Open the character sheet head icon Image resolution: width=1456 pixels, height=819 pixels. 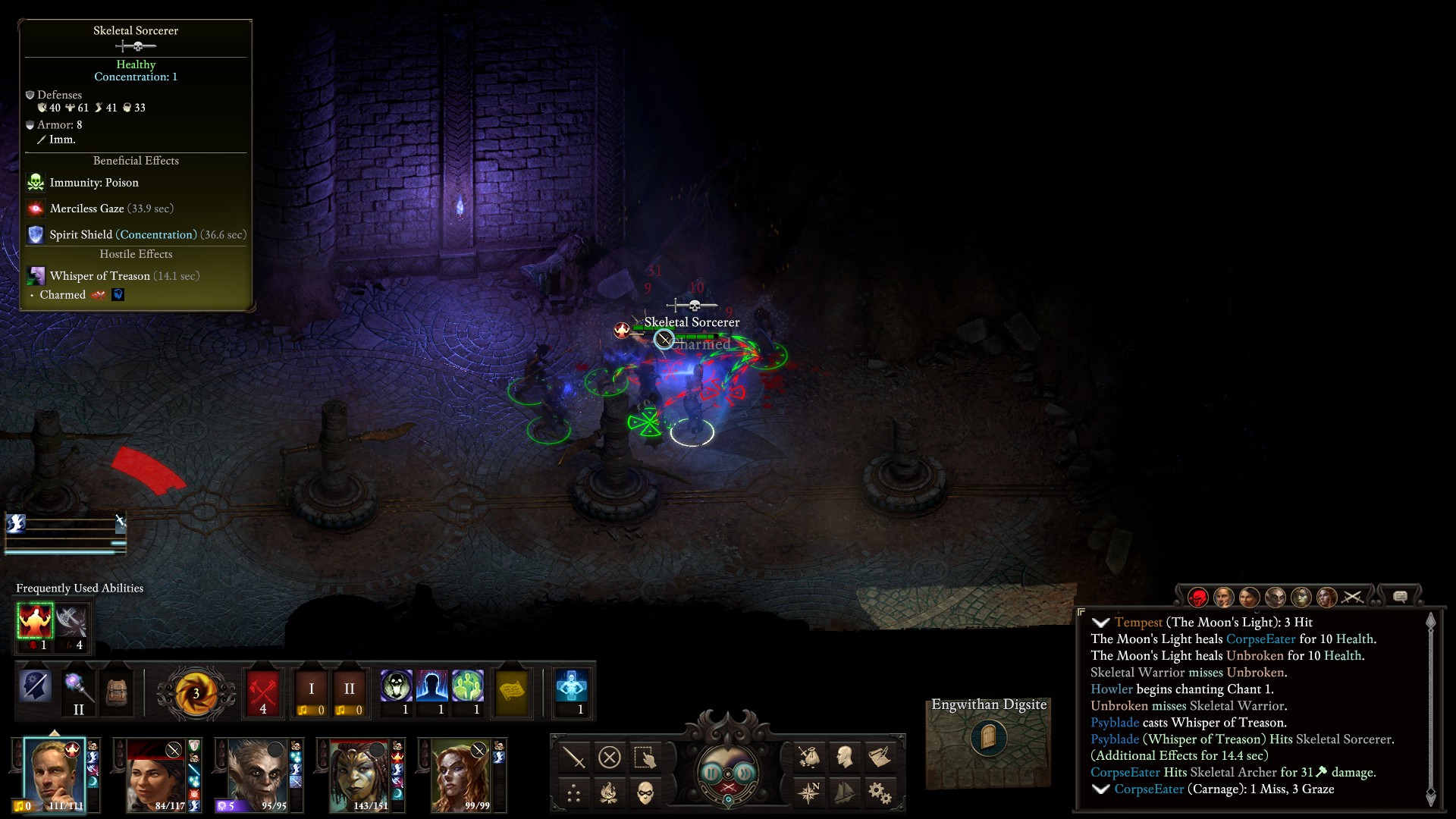click(x=844, y=757)
